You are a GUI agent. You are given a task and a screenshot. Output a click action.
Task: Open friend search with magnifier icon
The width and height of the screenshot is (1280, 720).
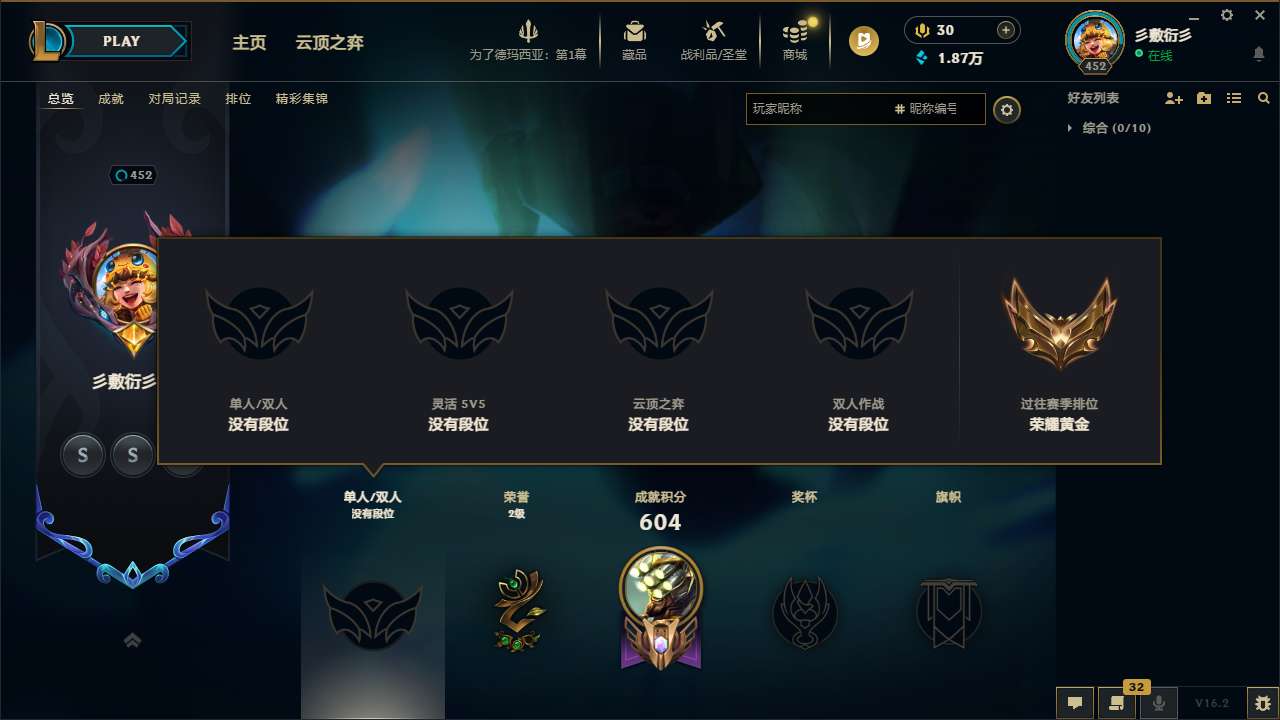click(x=1263, y=98)
